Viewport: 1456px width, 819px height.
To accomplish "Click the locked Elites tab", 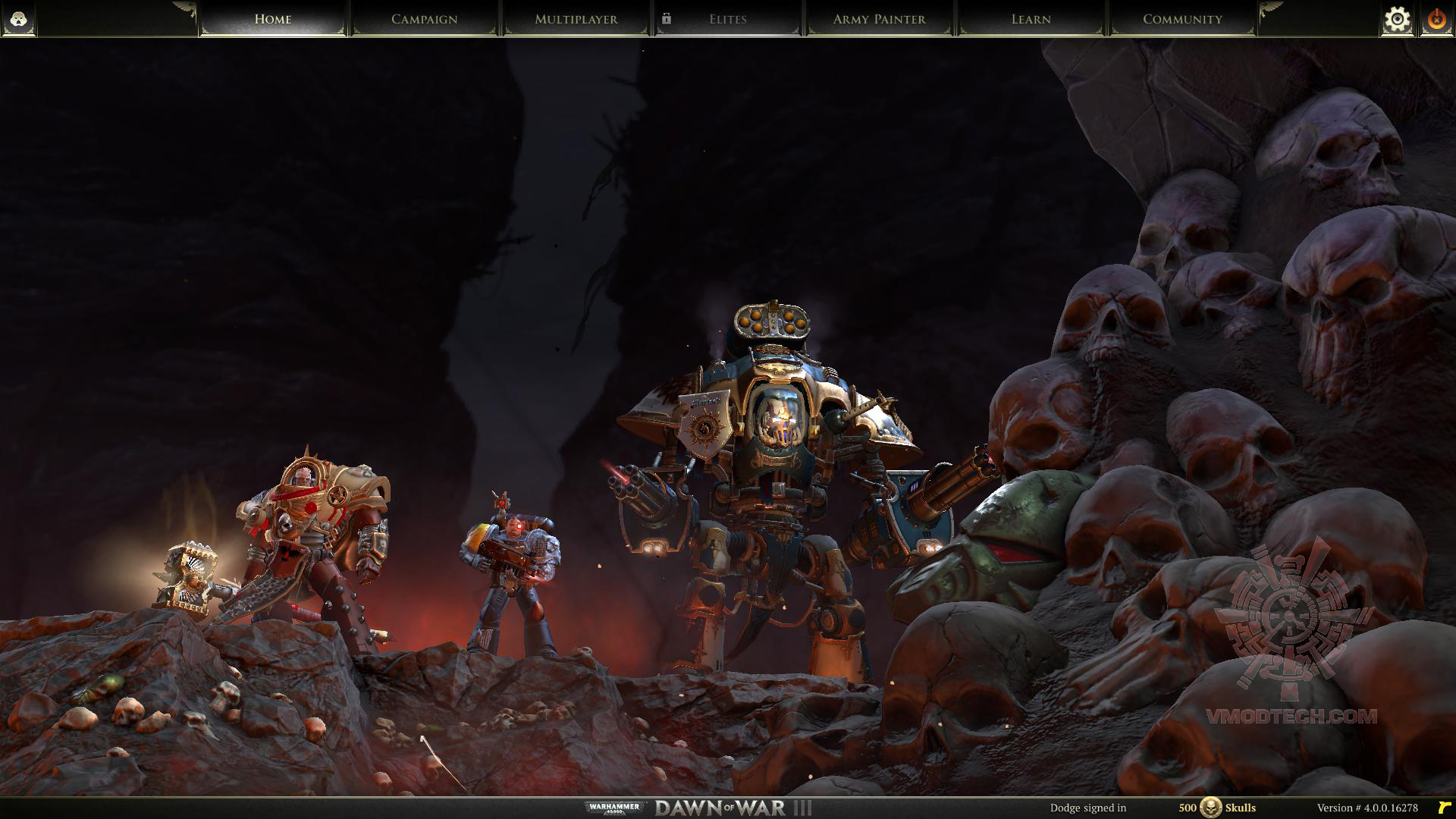I will 727,19.
